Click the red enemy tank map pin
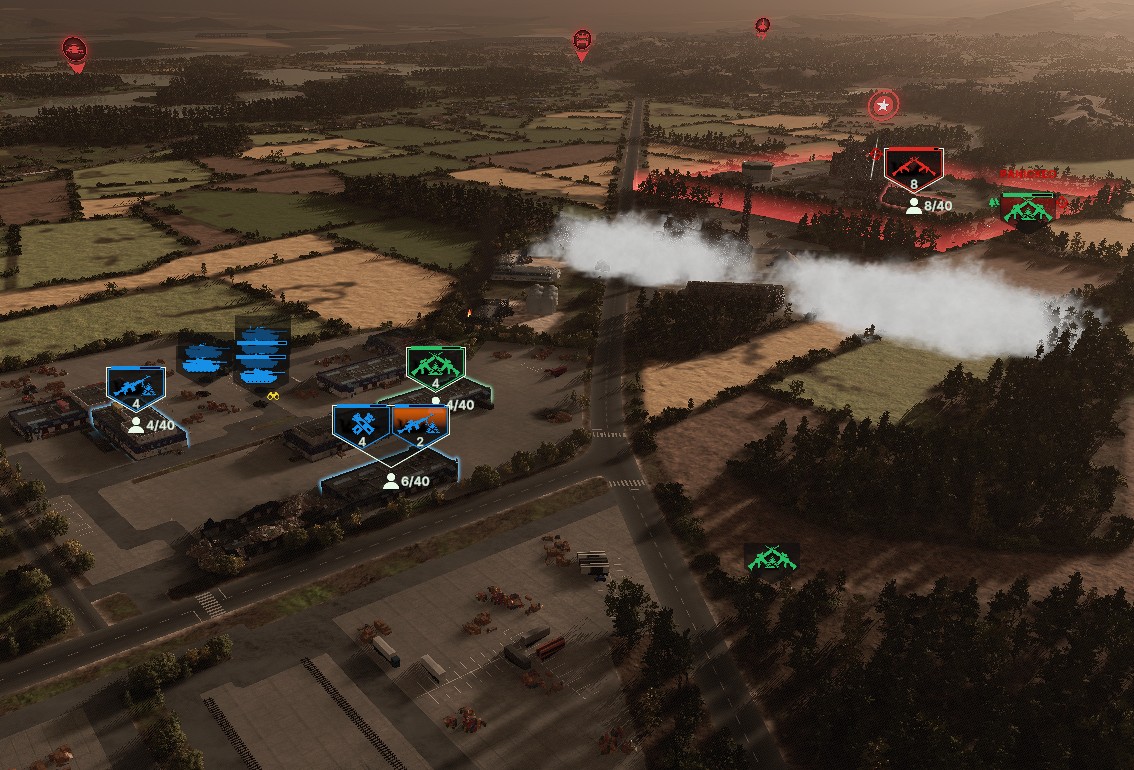 pos(75,50)
